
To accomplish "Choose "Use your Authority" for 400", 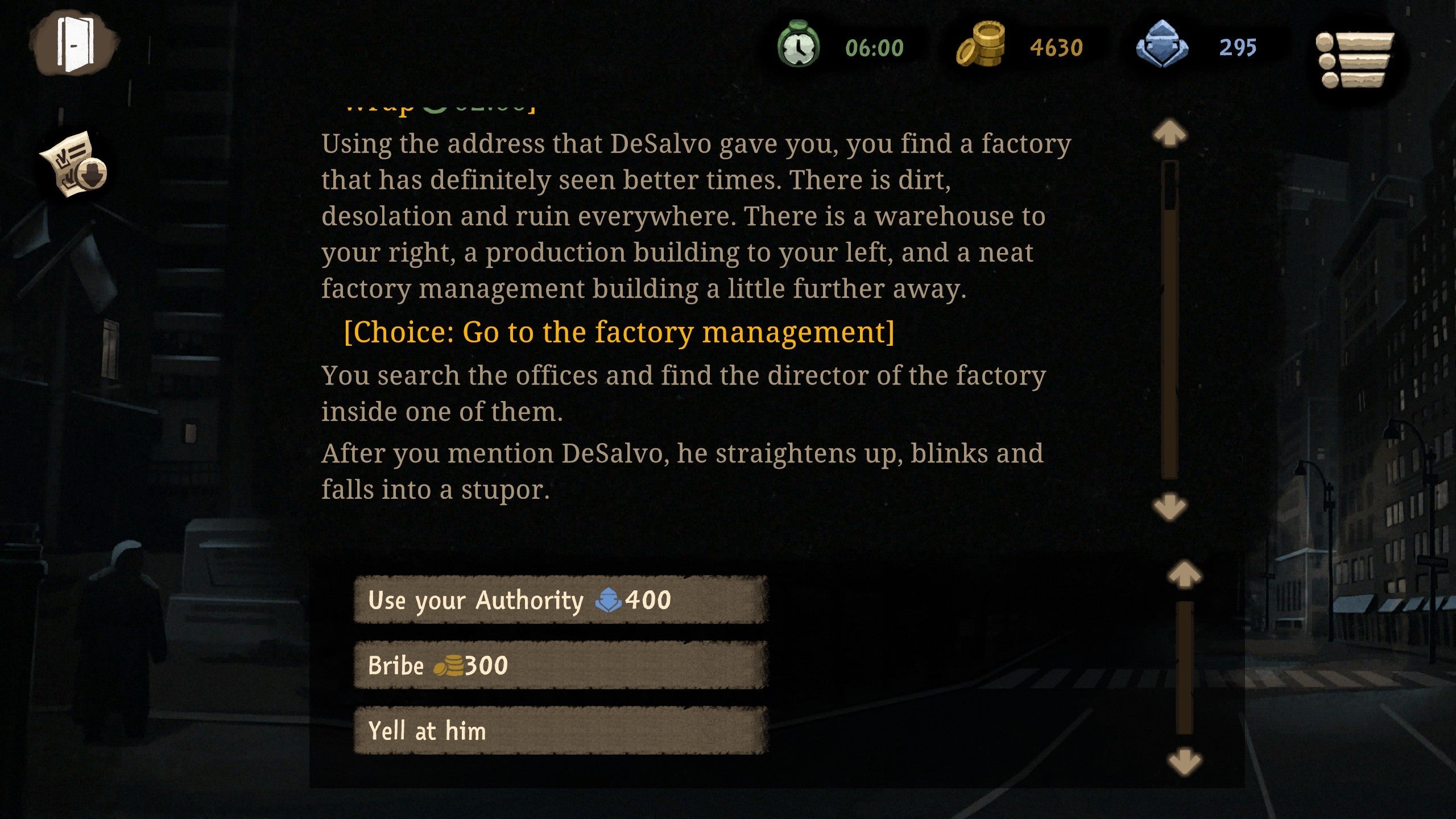I will (x=560, y=600).
